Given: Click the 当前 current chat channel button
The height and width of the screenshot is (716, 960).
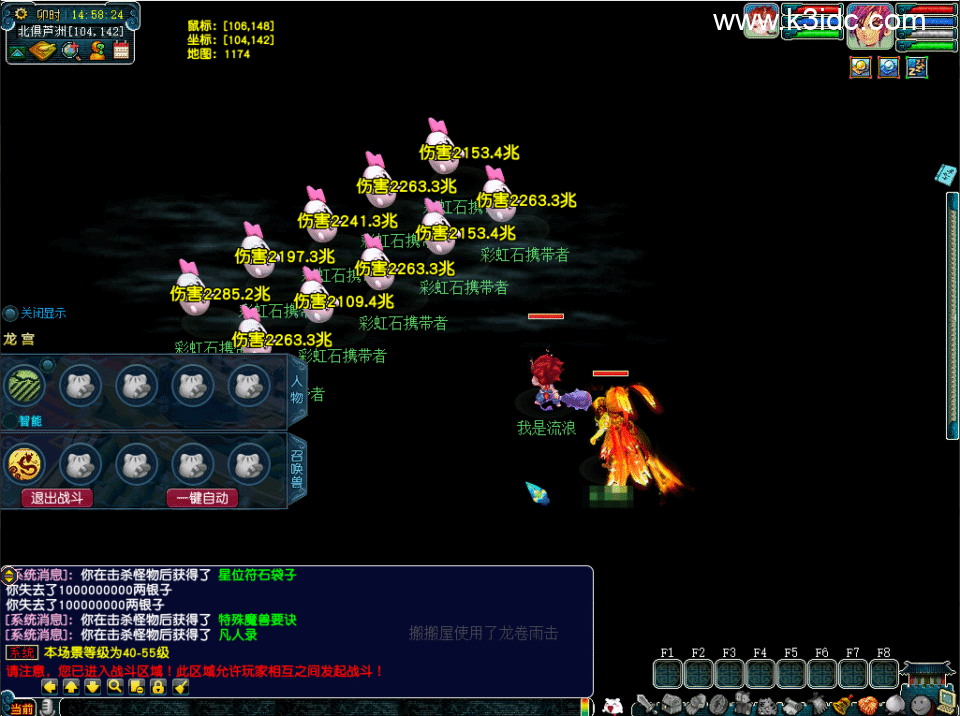Looking at the screenshot, I should click(x=21, y=708).
